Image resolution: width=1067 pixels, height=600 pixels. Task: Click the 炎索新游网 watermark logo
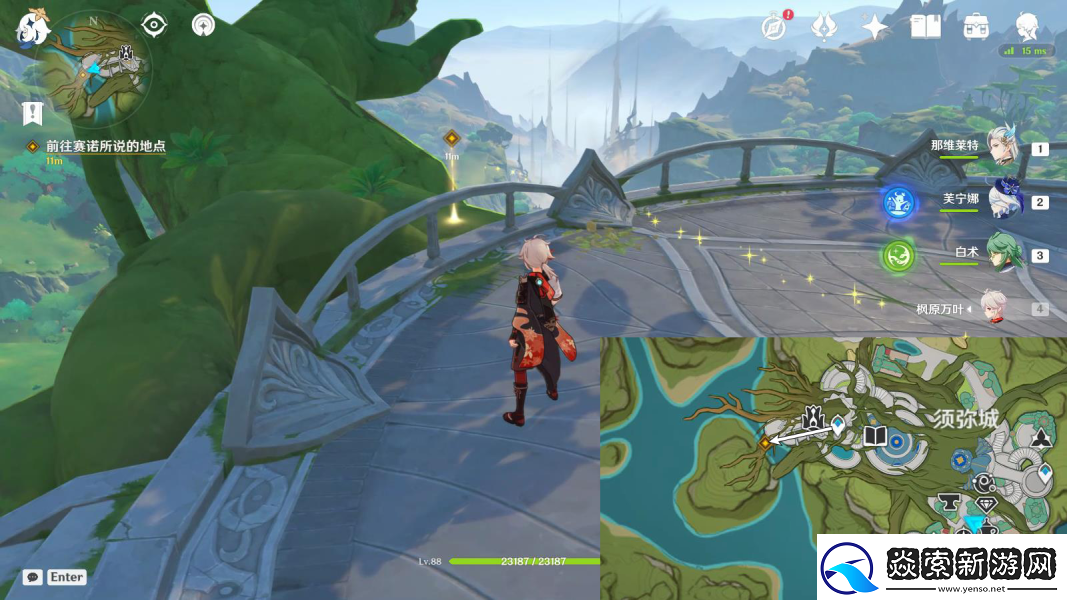coord(942,567)
